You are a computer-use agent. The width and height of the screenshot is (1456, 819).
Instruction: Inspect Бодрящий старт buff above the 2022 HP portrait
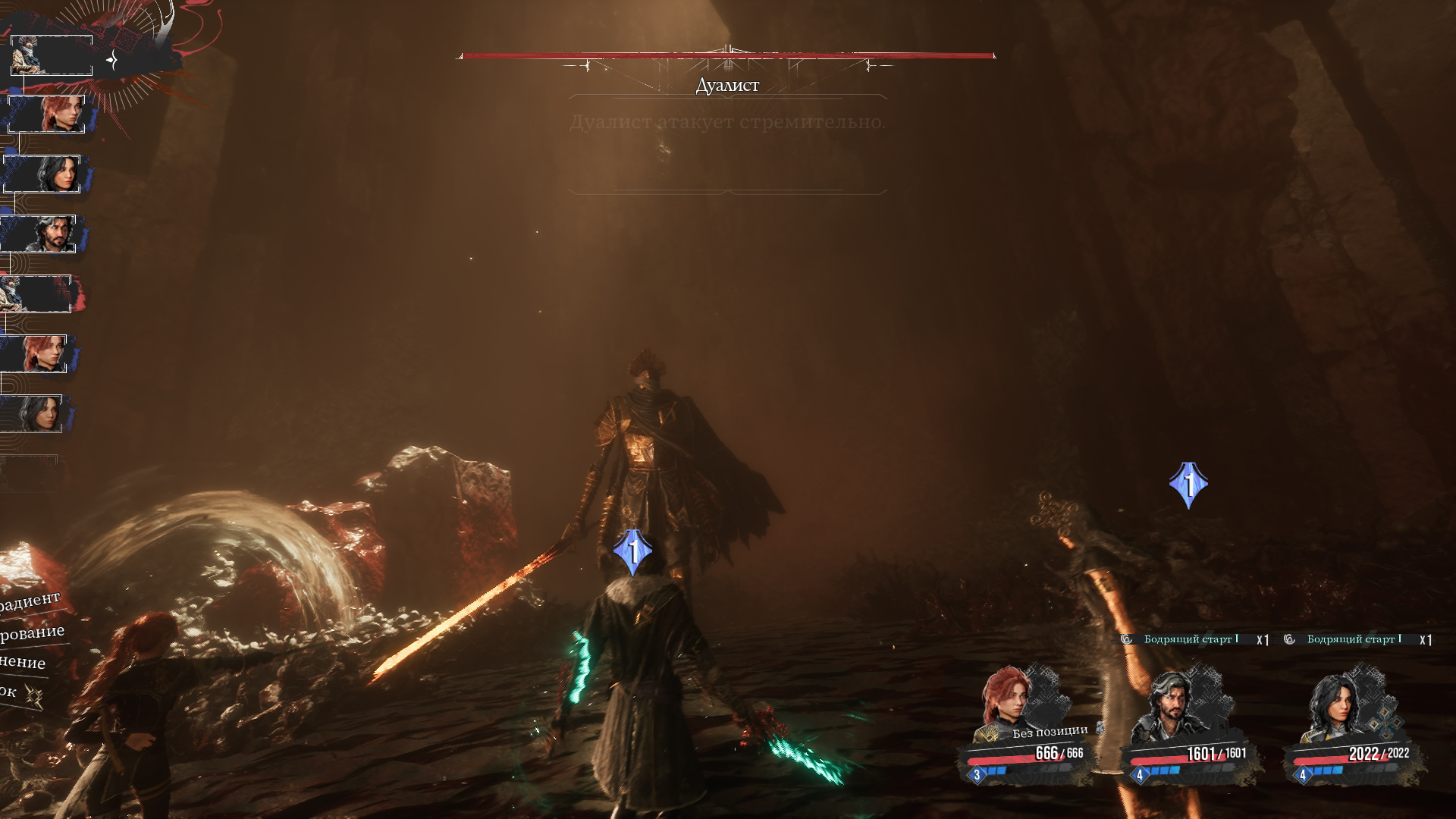[1353, 639]
